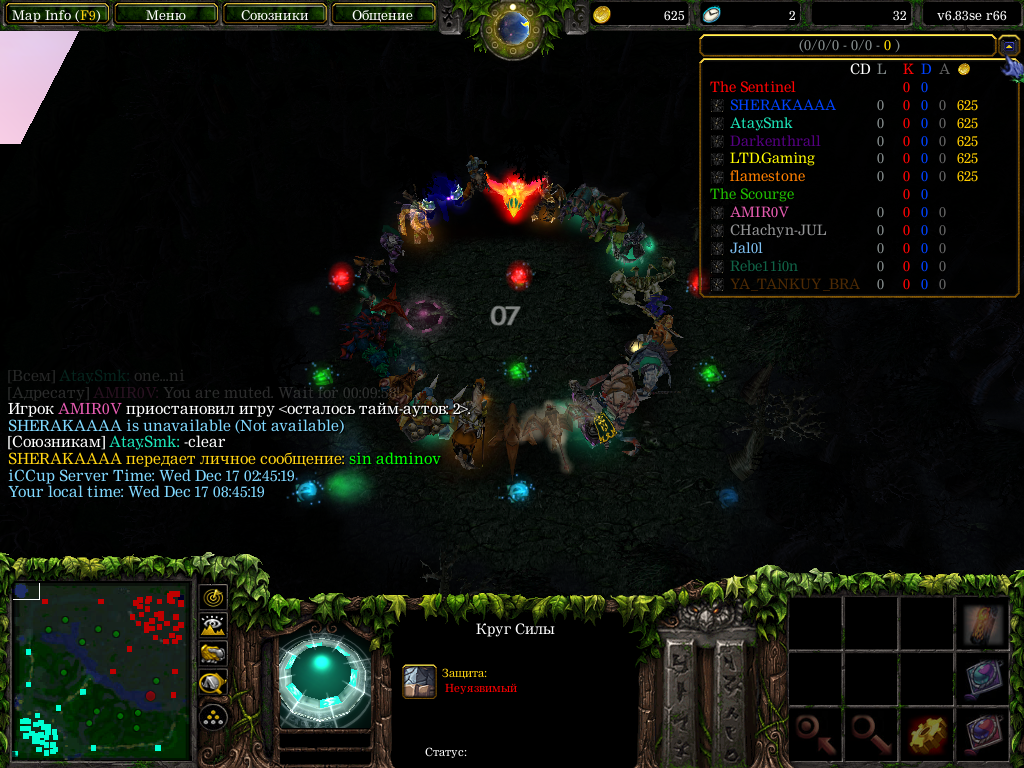Viewport: 1024px width, 768px height.
Task: Toggle the minimap creep camp display button
Action: (x=213, y=684)
